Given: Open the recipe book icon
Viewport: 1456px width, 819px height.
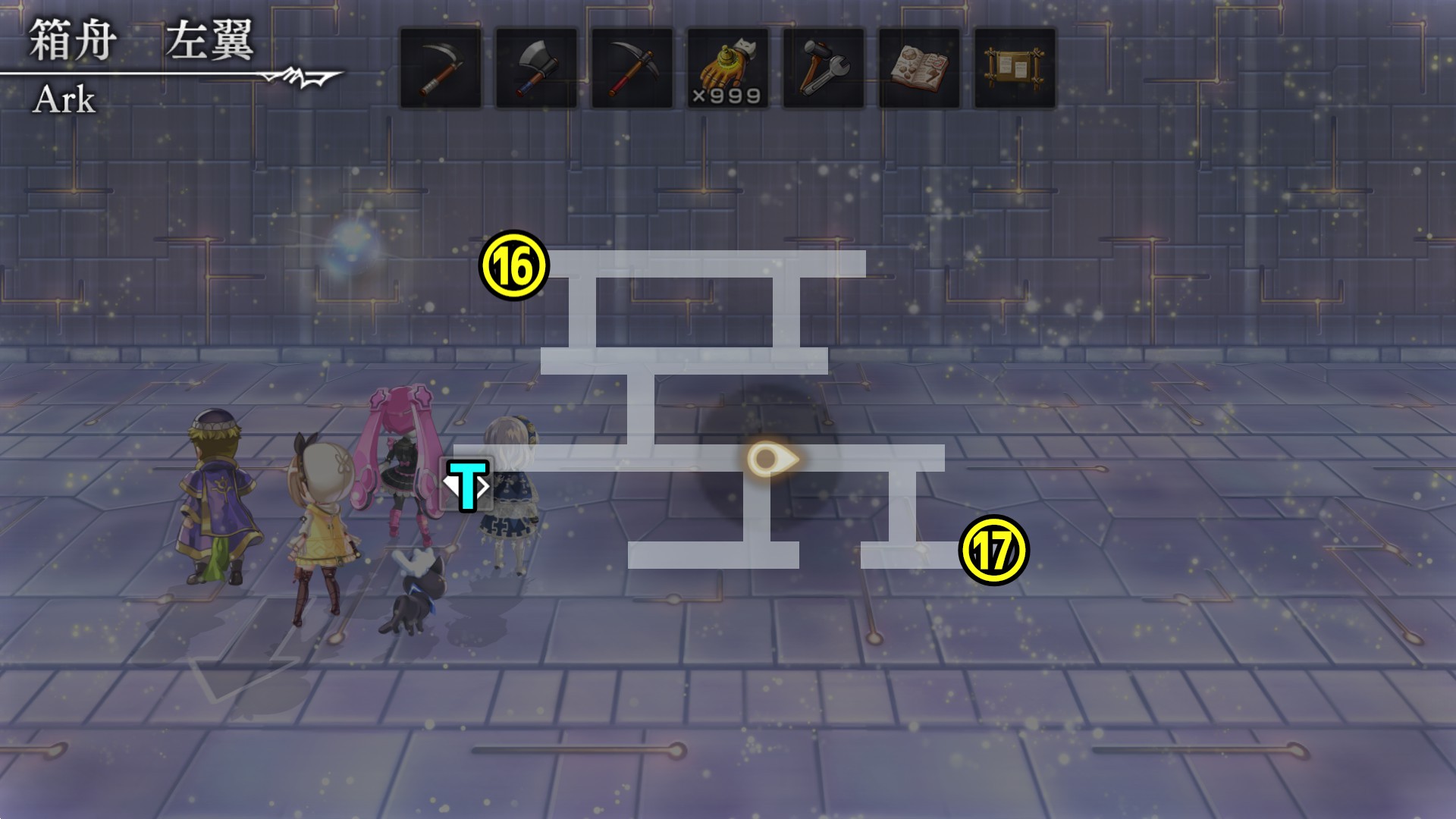Looking at the screenshot, I should click(919, 68).
